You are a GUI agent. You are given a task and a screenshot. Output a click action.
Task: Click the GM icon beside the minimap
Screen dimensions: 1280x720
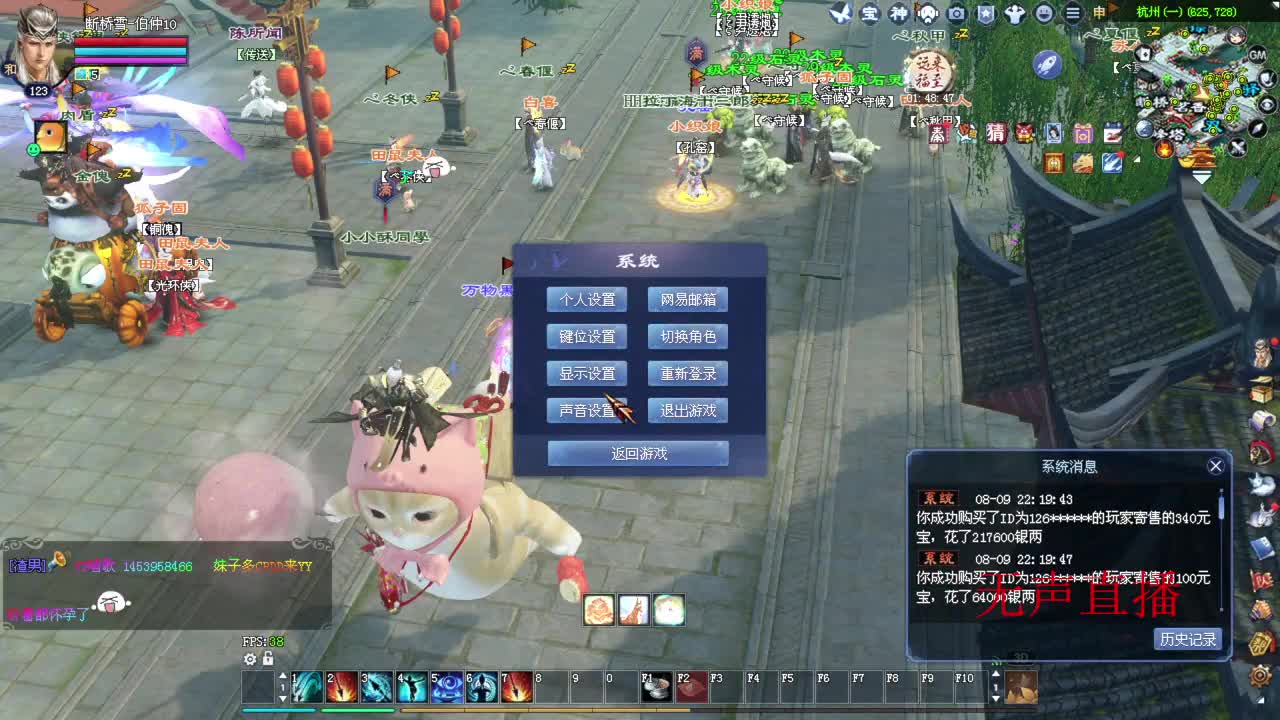1257,55
